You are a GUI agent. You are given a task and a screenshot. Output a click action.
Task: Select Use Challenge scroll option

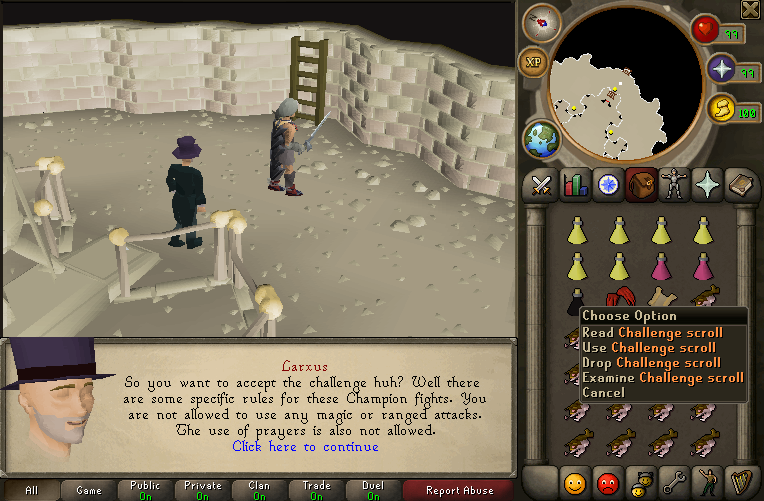650,348
